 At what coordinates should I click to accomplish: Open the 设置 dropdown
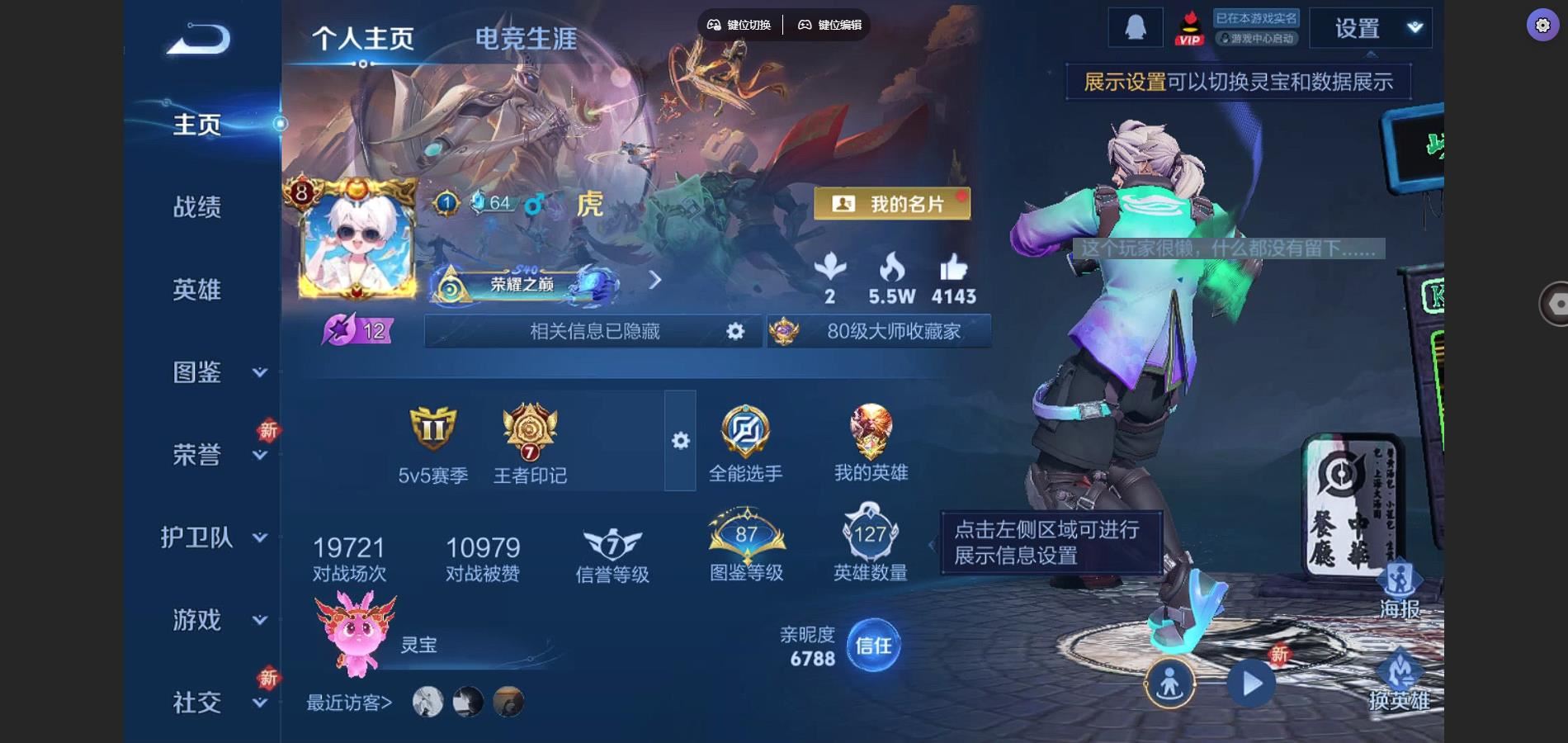[1370, 29]
